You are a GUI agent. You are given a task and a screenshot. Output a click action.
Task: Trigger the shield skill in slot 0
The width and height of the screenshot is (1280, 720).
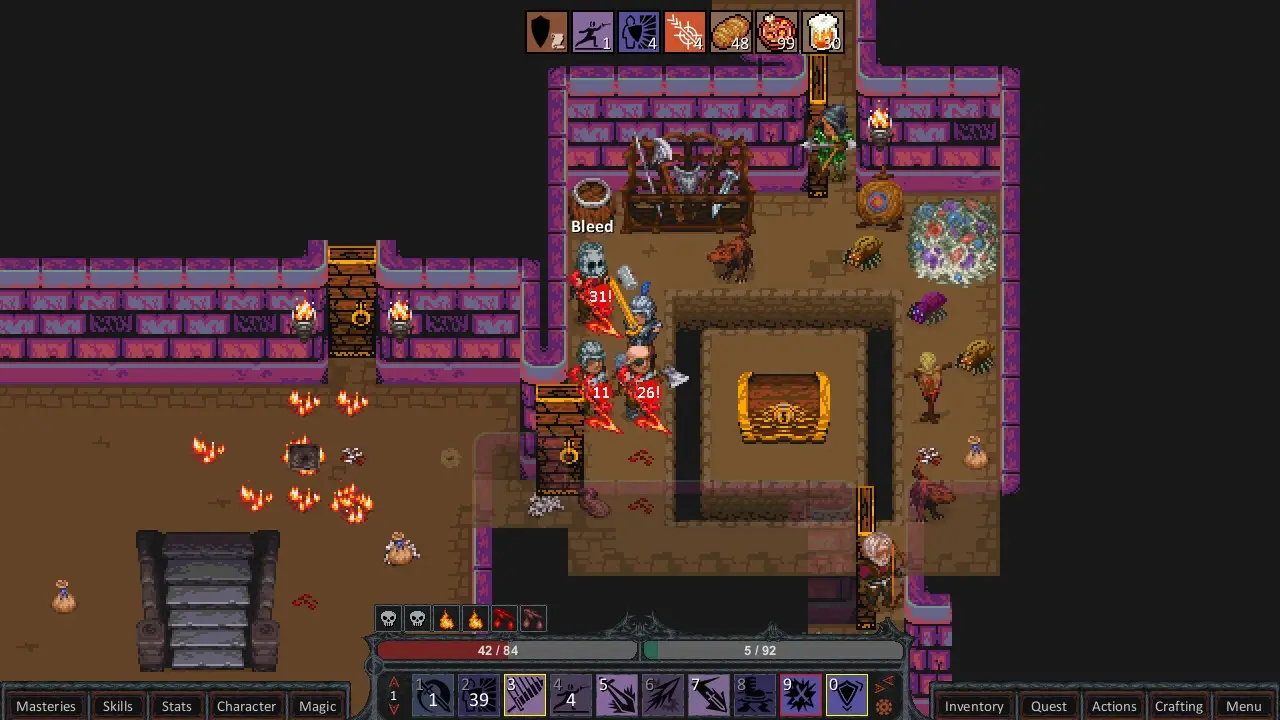pos(847,695)
